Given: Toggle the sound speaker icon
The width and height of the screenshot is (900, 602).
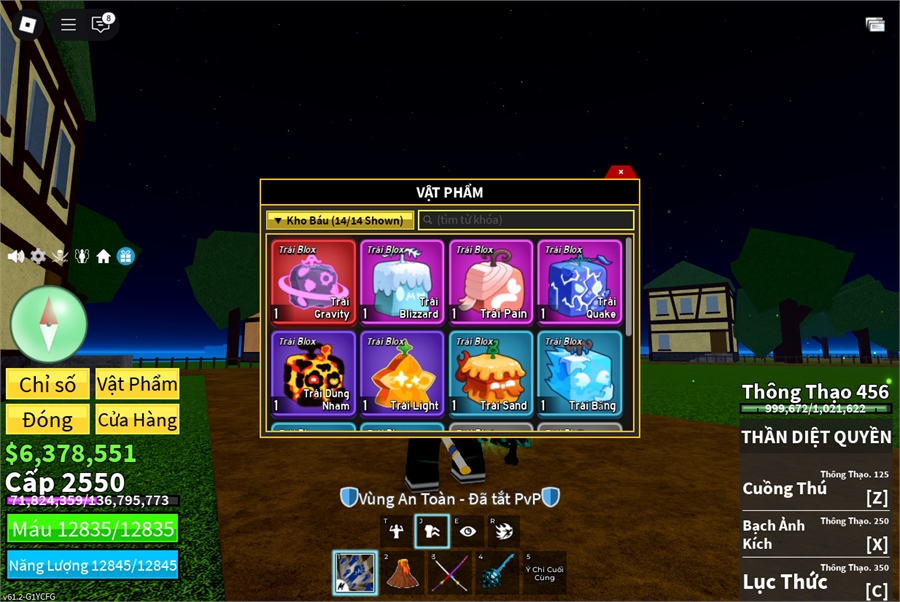Looking at the screenshot, I should pyautogui.click(x=16, y=257).
